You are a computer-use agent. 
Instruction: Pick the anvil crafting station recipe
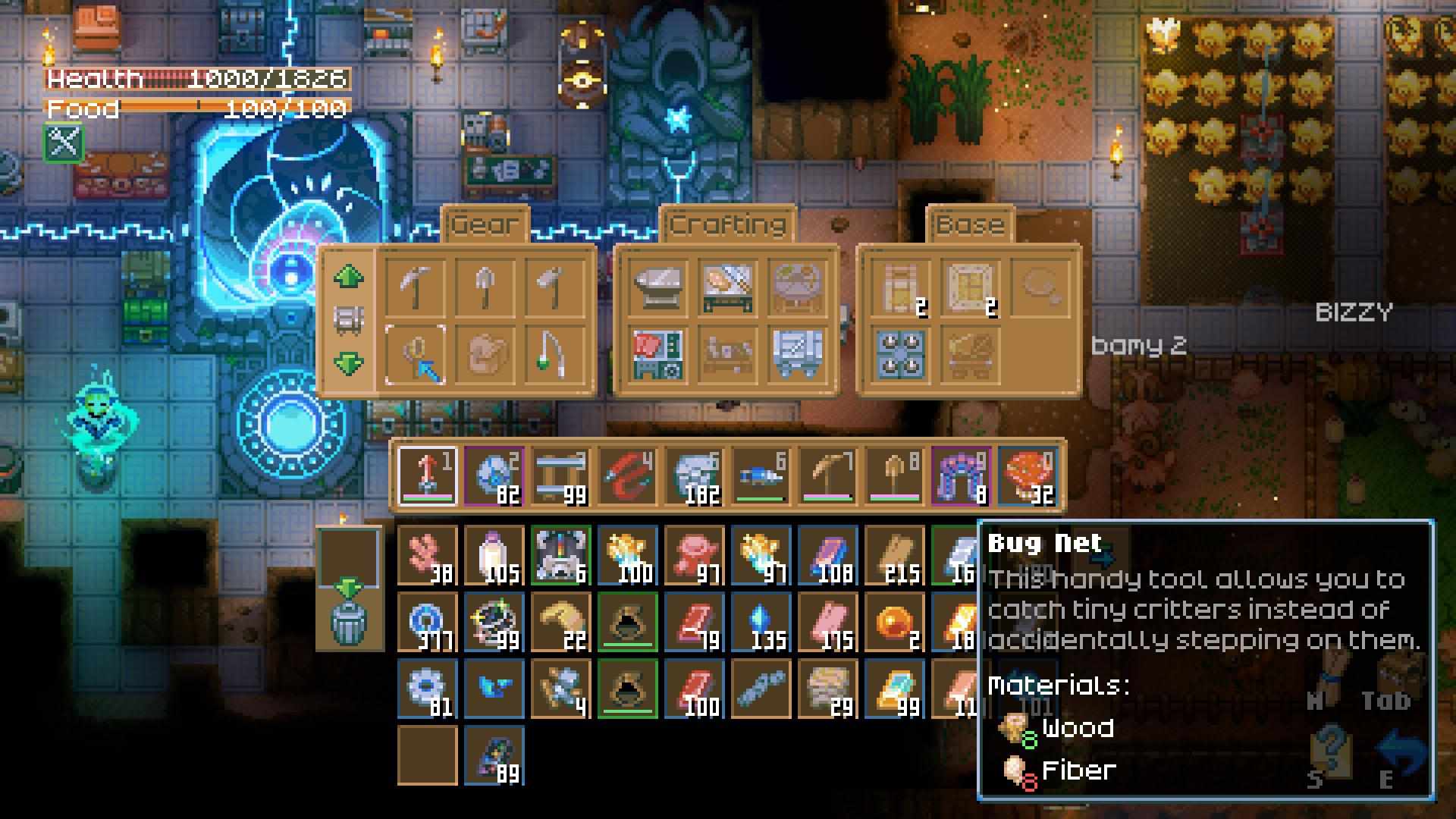[658, 287]
